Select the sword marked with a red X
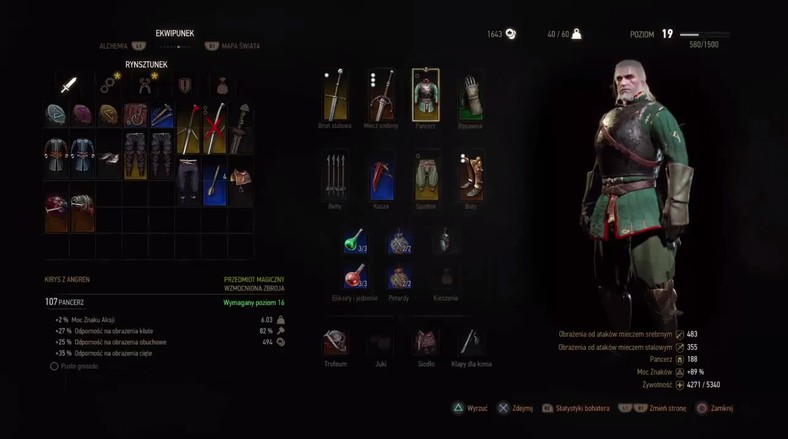Screen dimensions: 788x439 pyautogui.click(x=214, y=129)
